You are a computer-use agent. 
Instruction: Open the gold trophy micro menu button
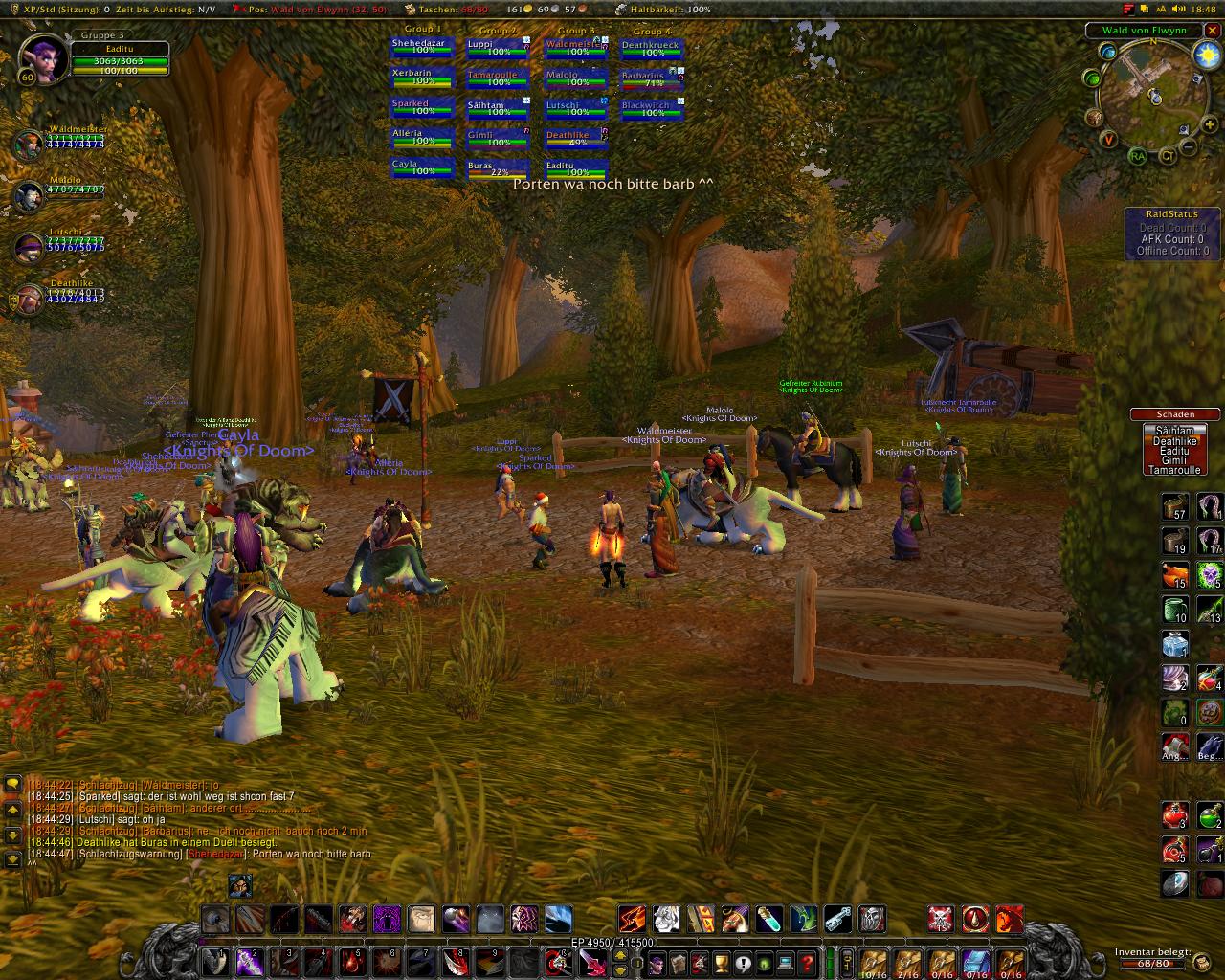(722, 961)
